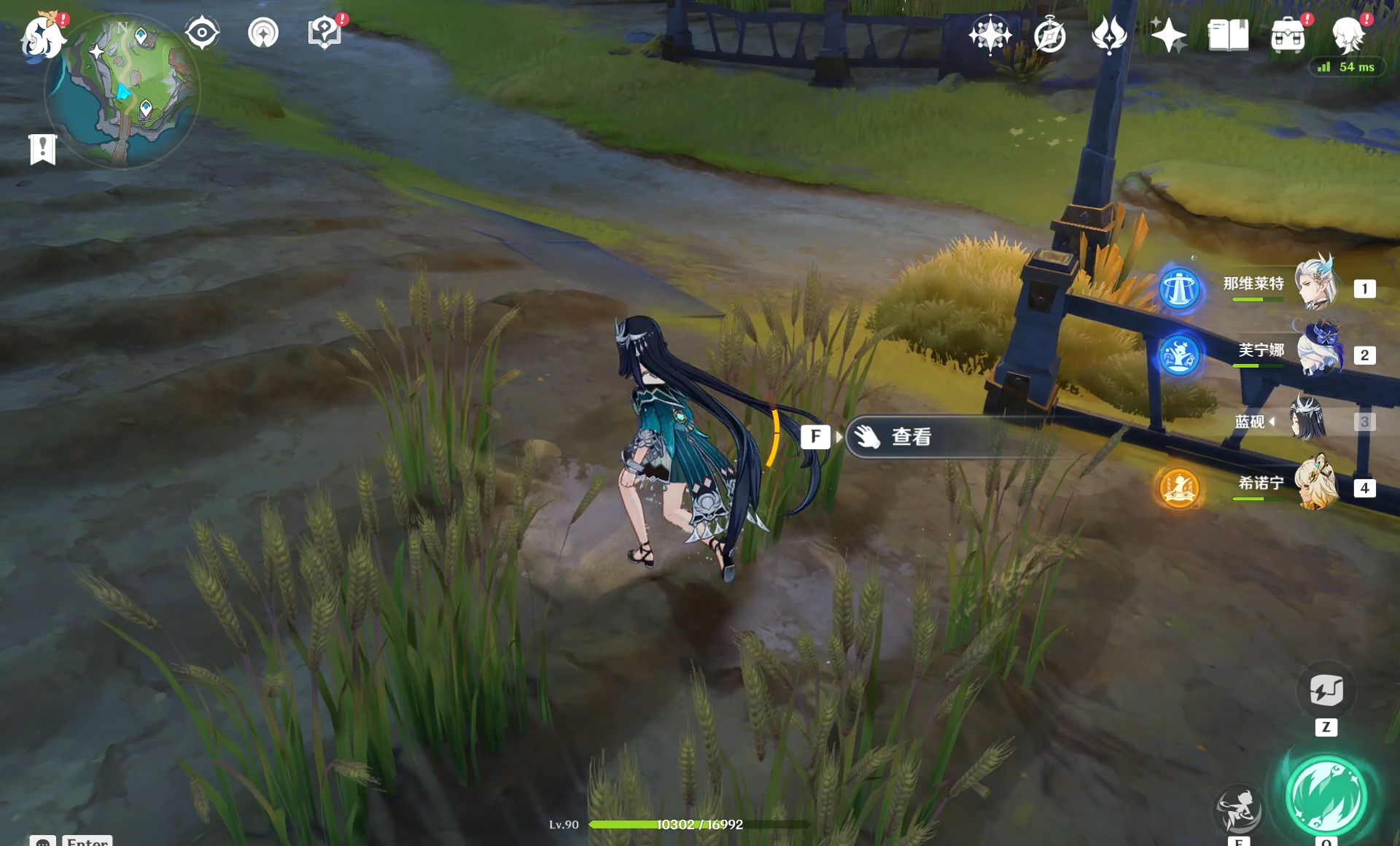Open the chat box at bottom-left

click(43, 841)
